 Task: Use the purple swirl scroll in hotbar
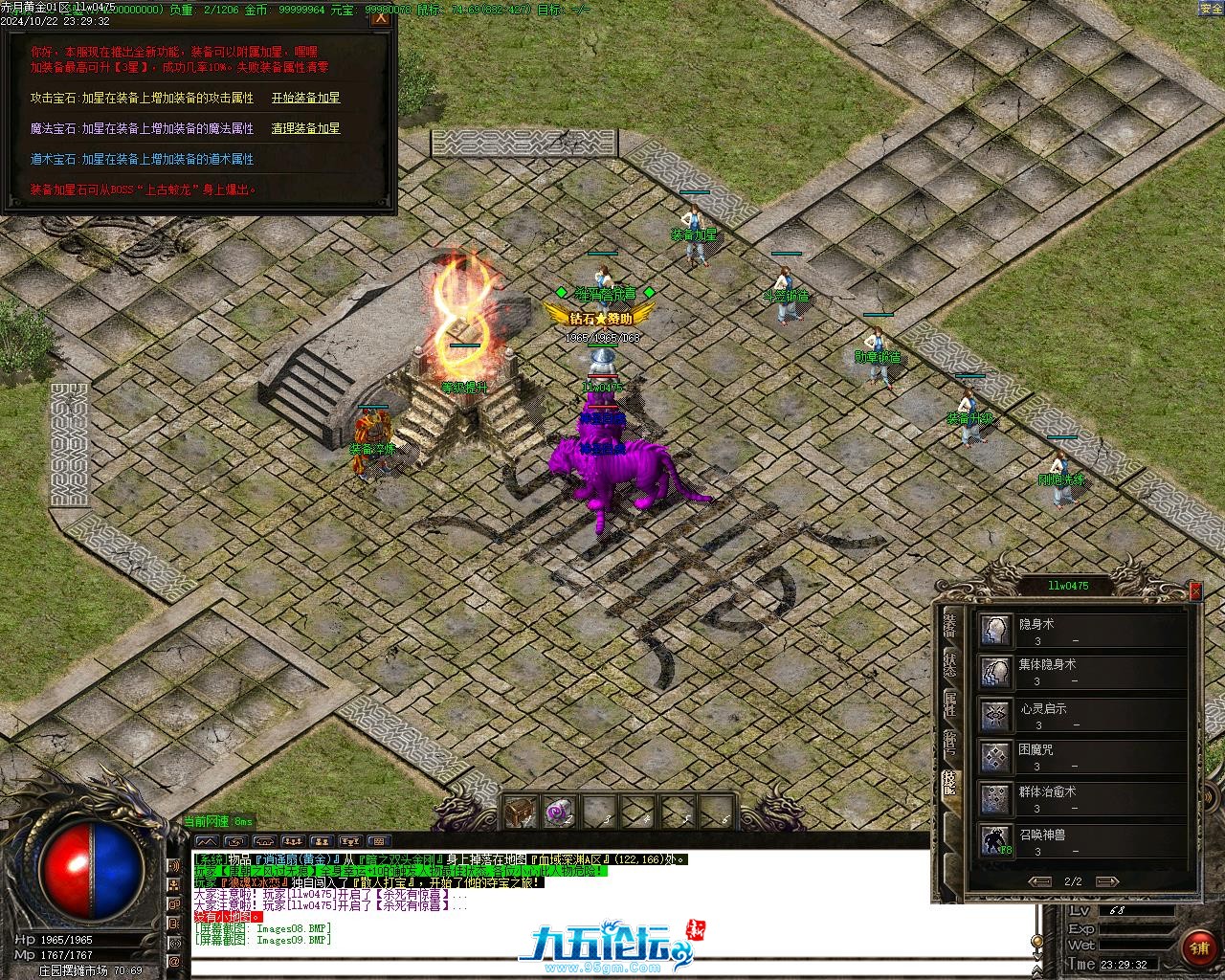click(559, 813)
